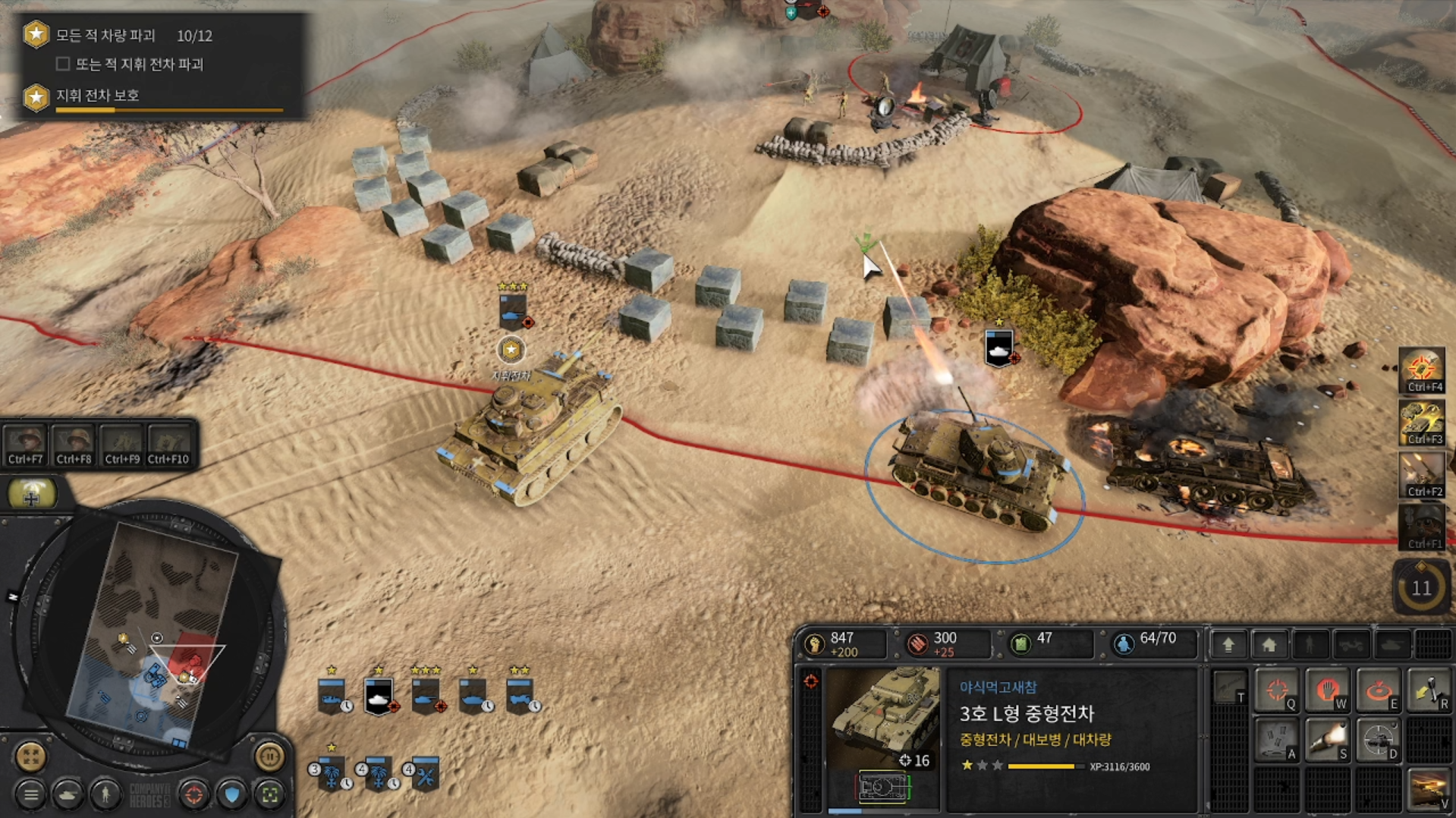This screenshot has height=818, width=1456.
Task: Call in the armored vehicles battlegroup ability
Action: (1421, 421)
